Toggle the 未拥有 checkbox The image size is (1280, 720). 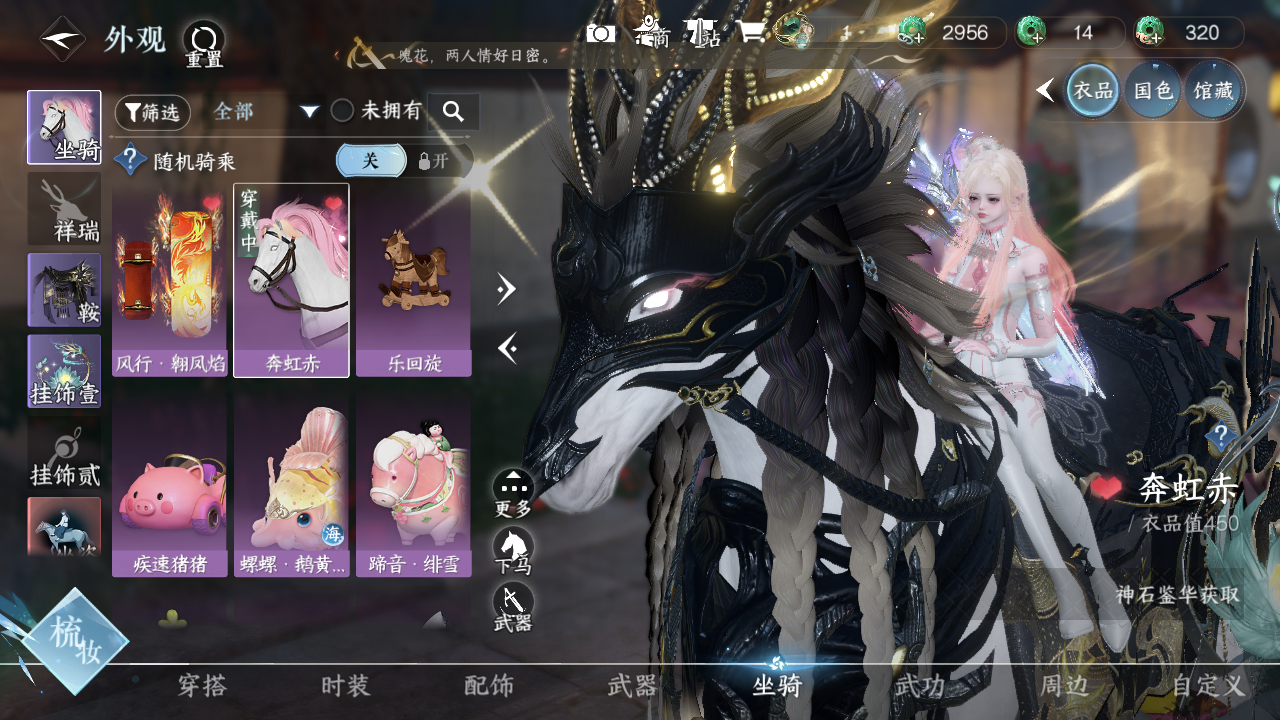point(343,111)
